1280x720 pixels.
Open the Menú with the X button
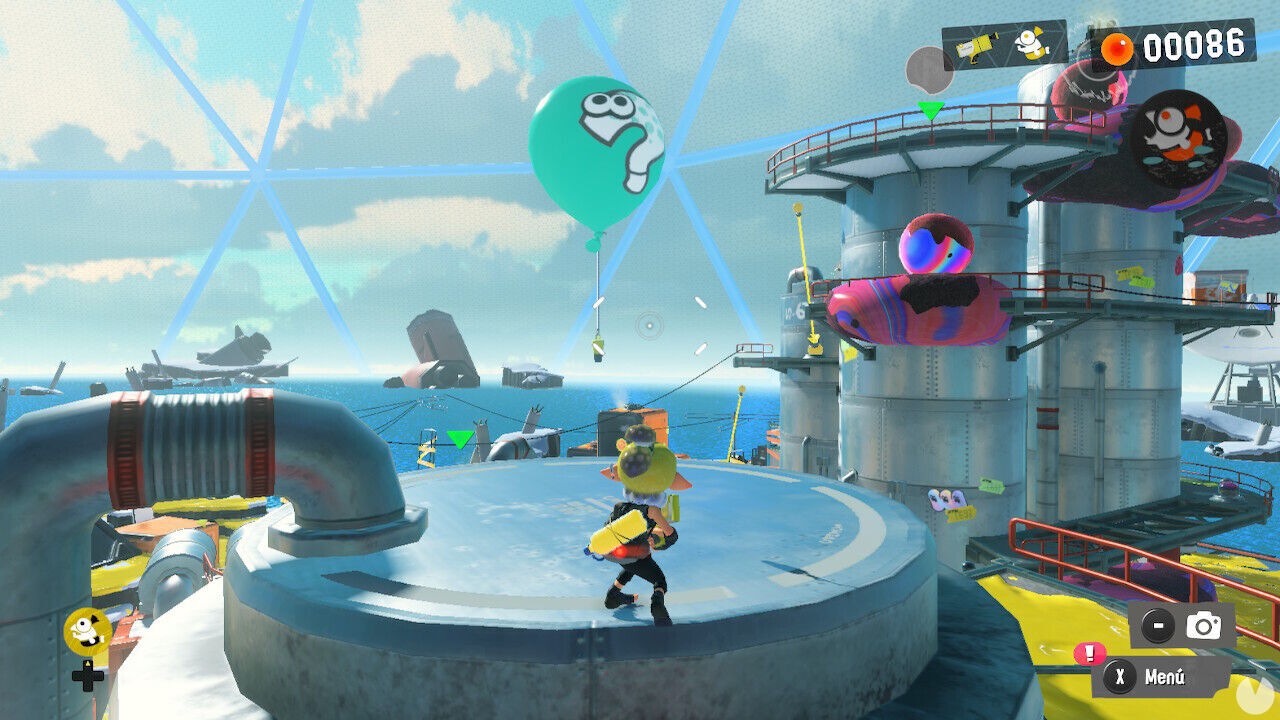[x=1121, y=675]
